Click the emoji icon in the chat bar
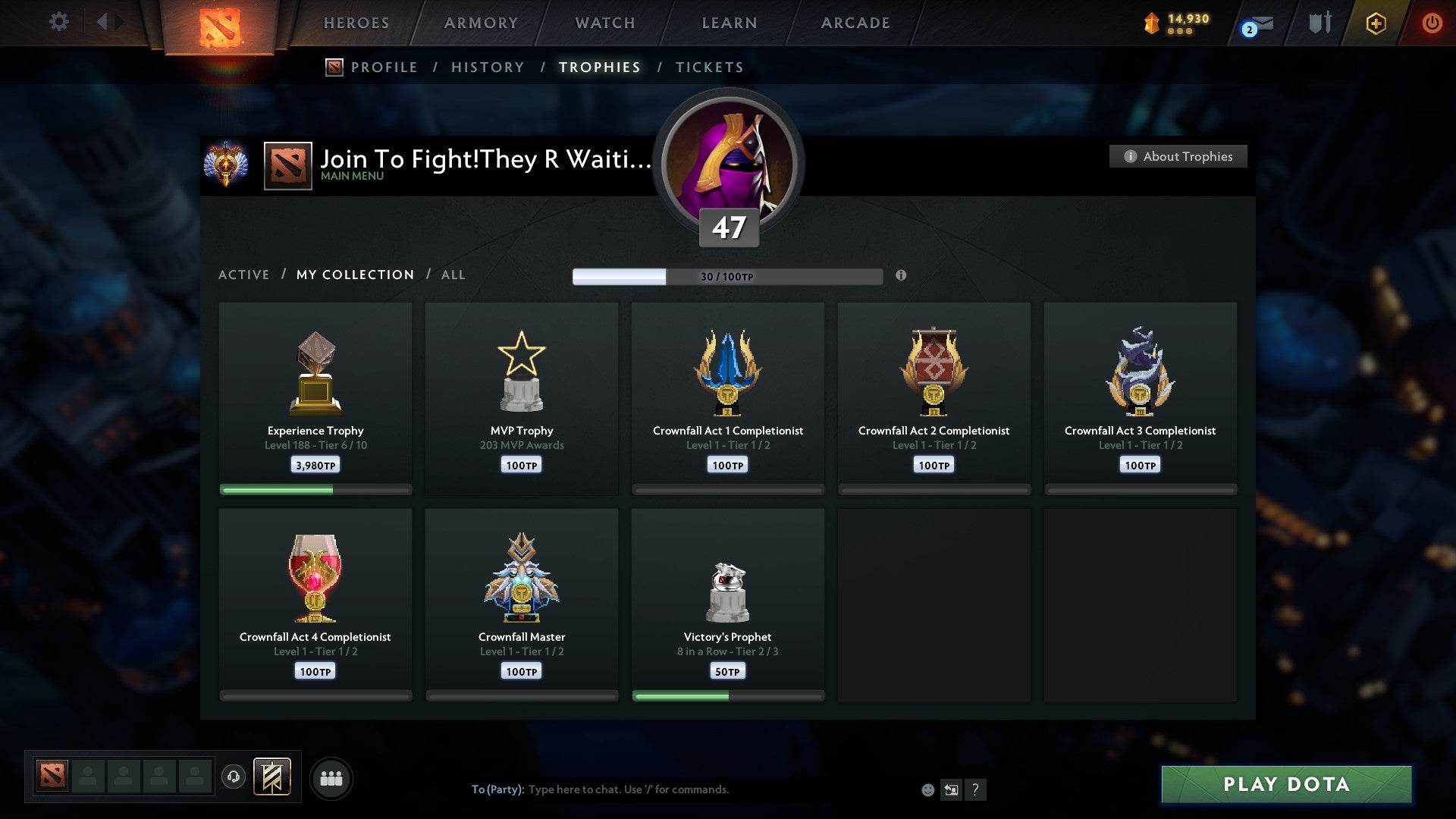The width and height of the screenshot is (1456, 819). 927,789
